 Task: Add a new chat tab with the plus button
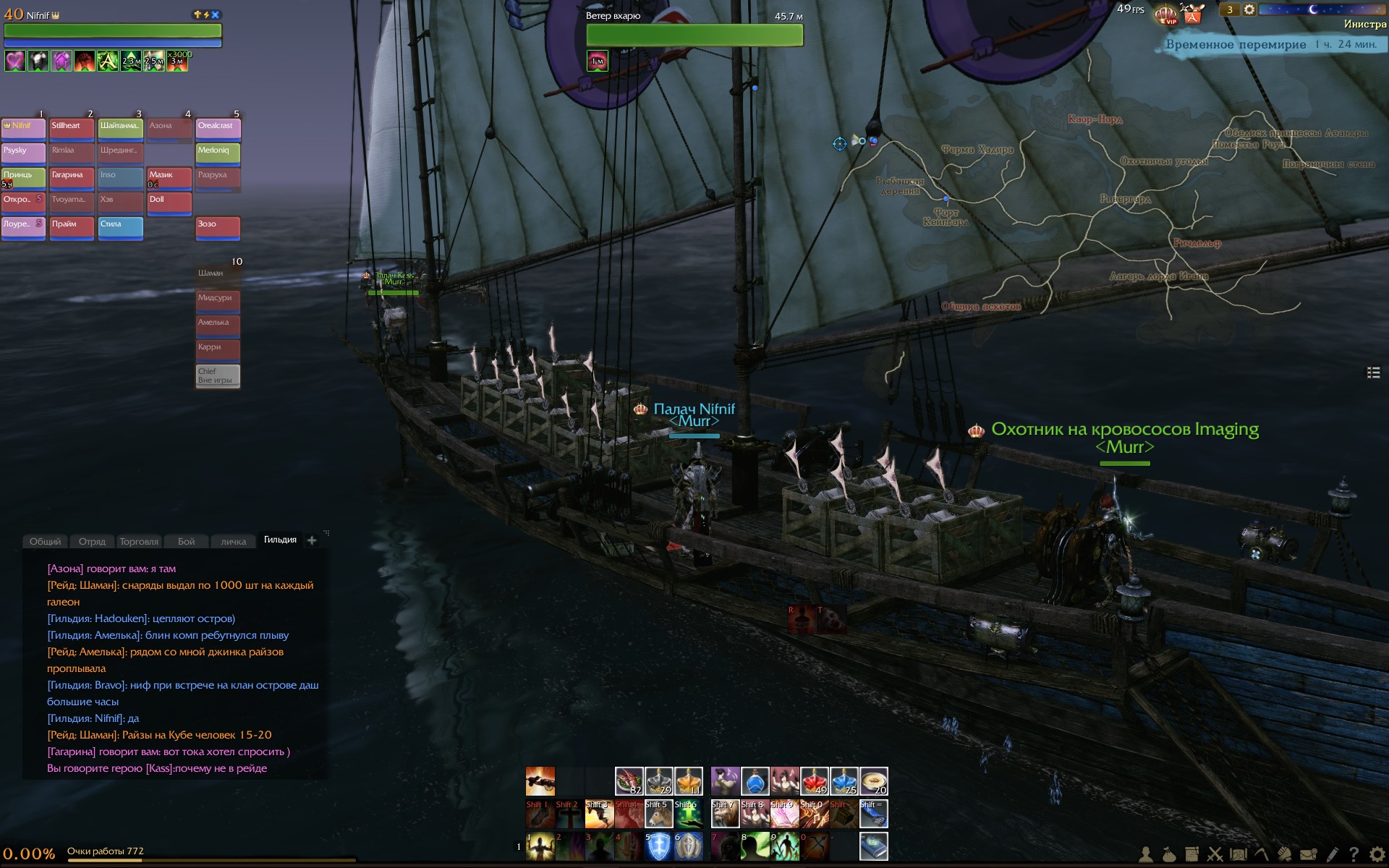pyautogui.click(x=312, y=540)
